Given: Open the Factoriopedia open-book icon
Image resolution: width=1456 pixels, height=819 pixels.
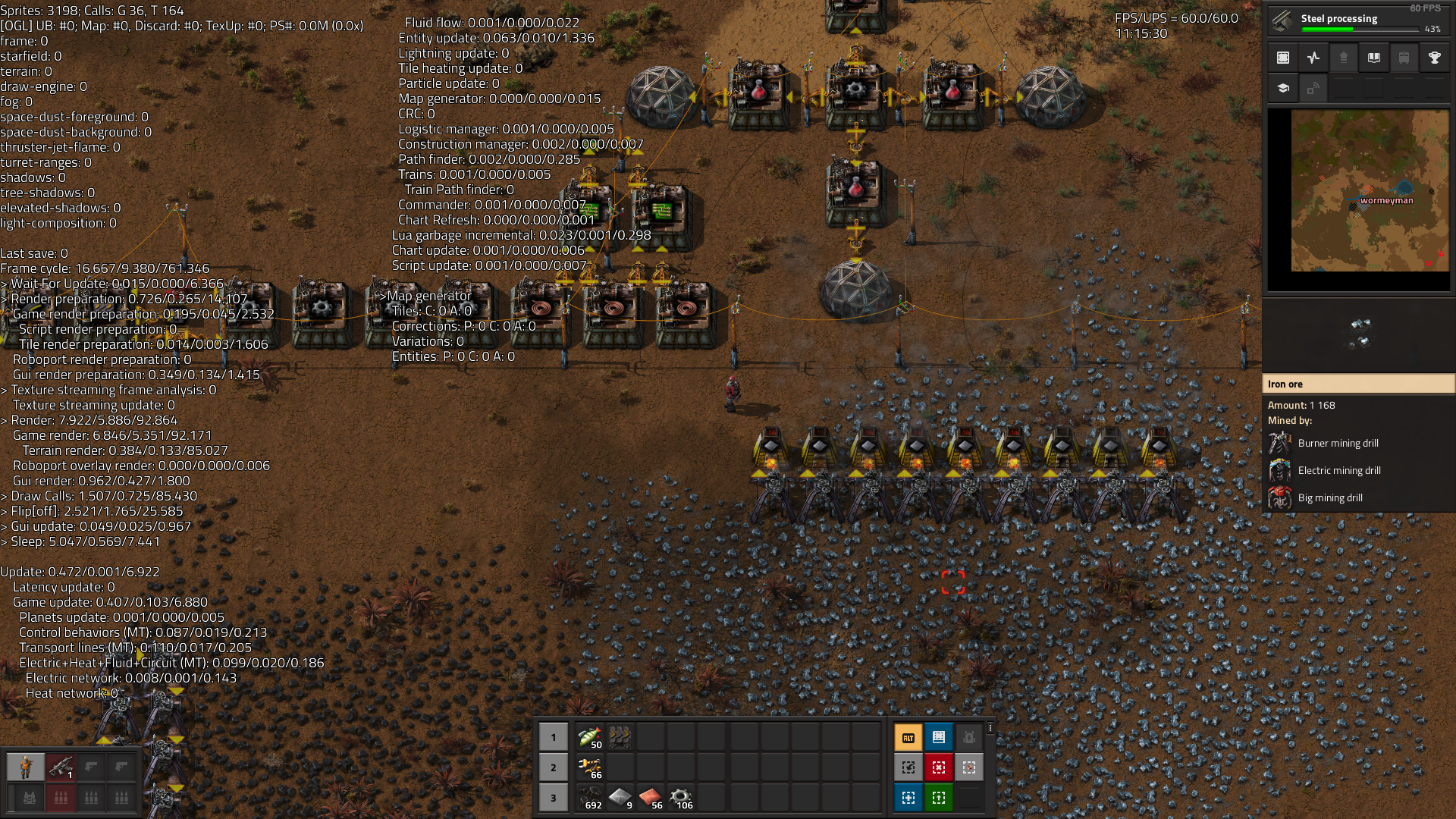Looking at the screenshot, I should pyautogui.click(x=1373, y=58).
